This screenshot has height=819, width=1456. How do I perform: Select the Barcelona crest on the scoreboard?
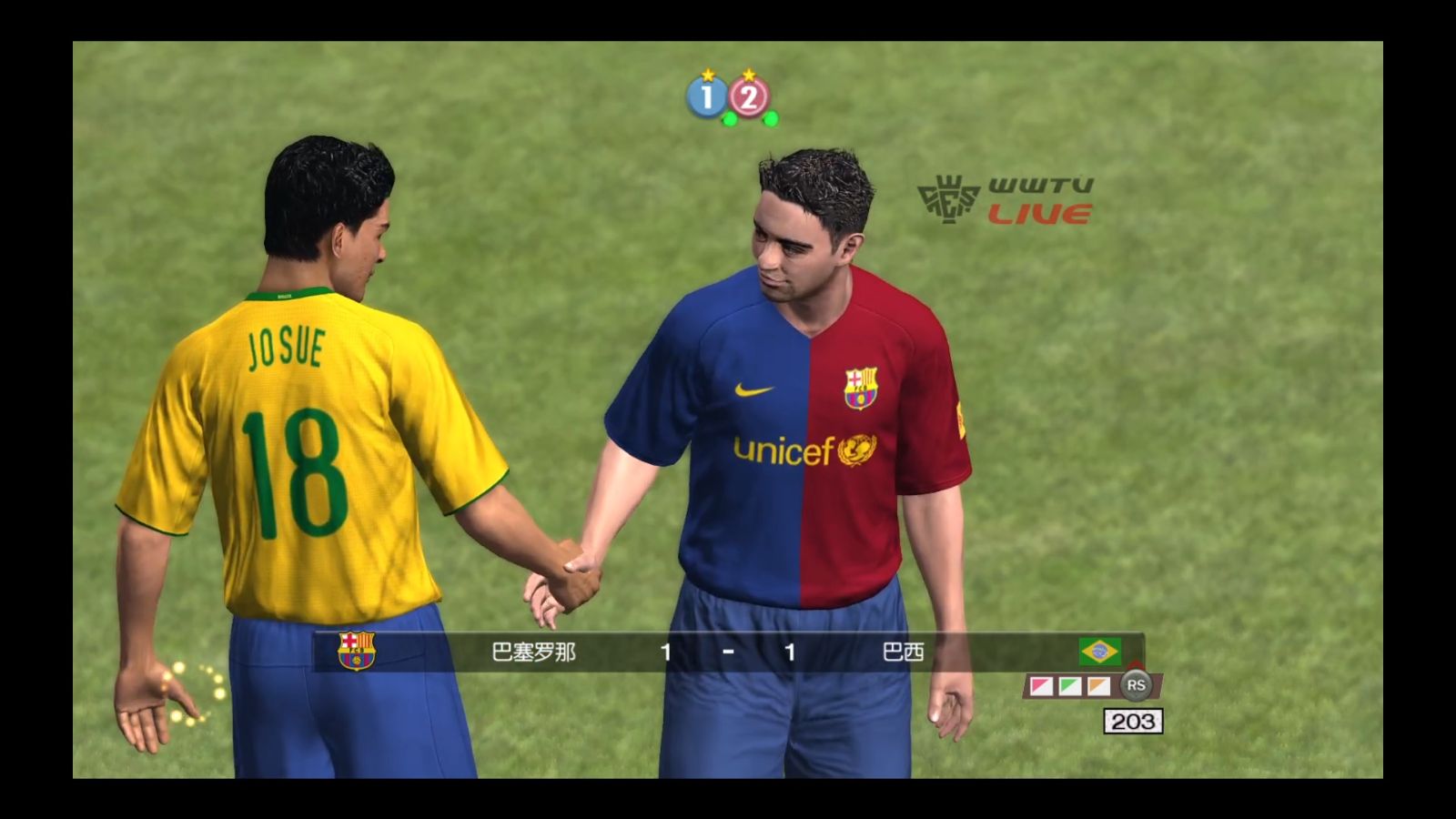(356, 652)
